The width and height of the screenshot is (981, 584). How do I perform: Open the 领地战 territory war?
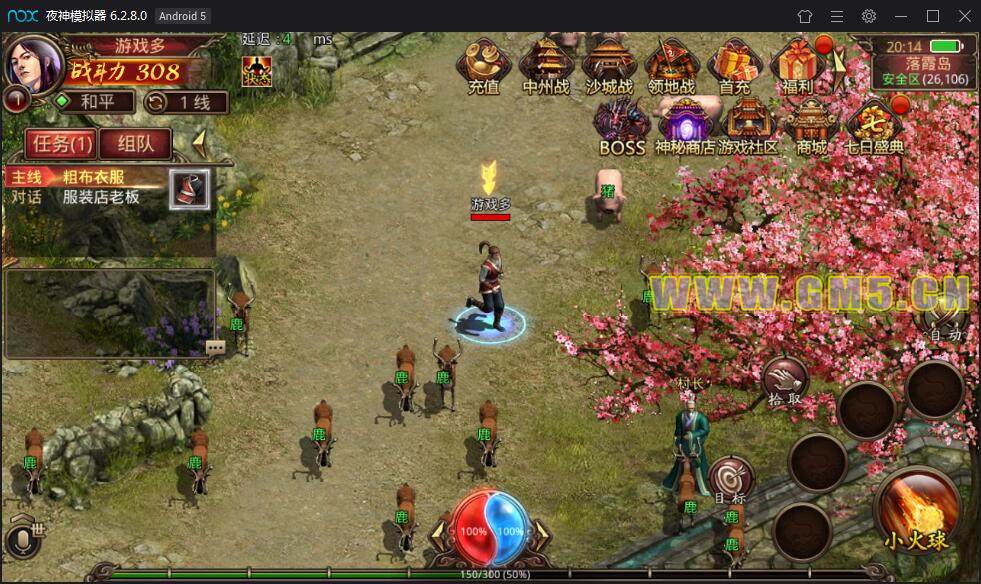click(x=672, y=66)
